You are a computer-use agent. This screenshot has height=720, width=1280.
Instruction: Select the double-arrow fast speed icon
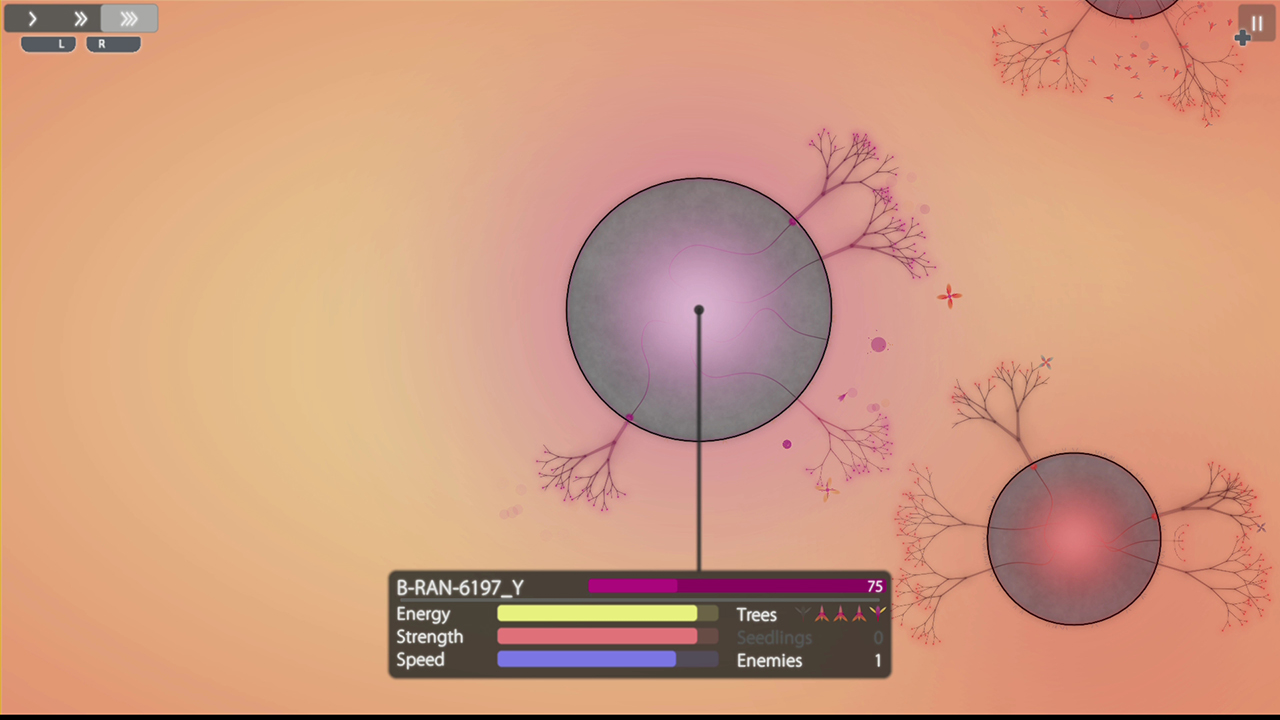click(80, 18)
